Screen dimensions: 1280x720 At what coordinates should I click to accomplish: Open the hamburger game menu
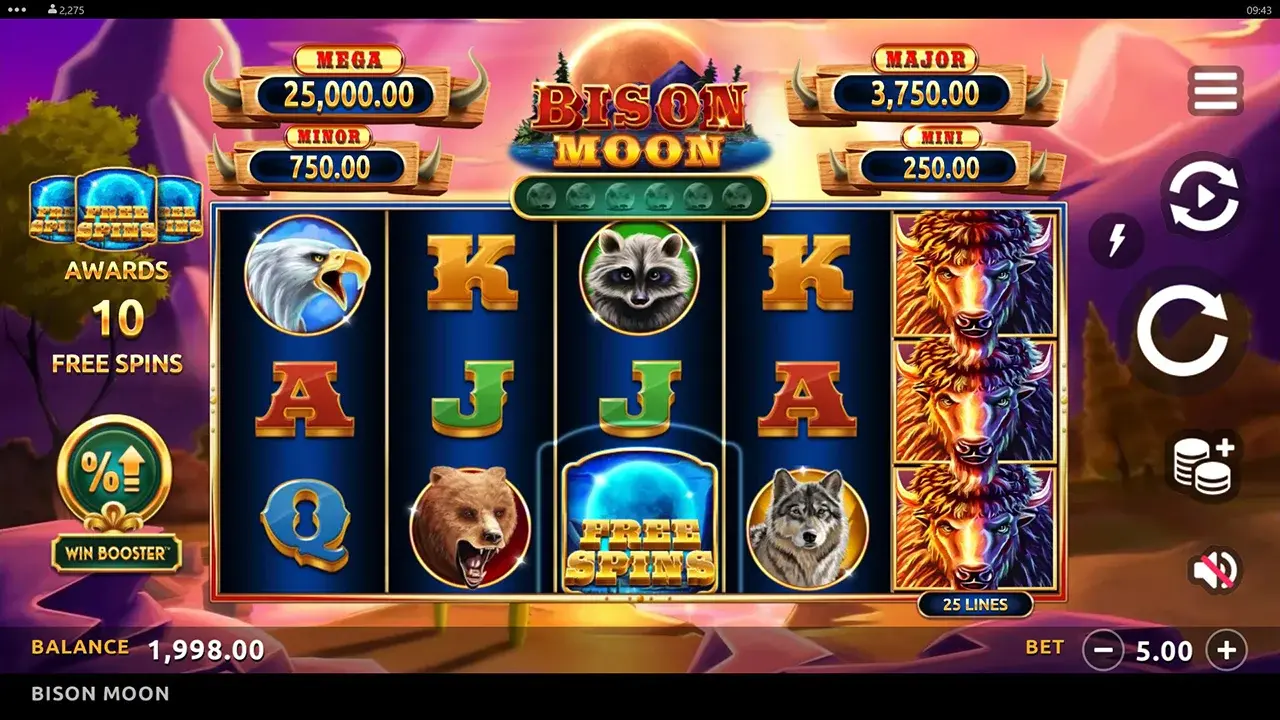(1213, 89)
